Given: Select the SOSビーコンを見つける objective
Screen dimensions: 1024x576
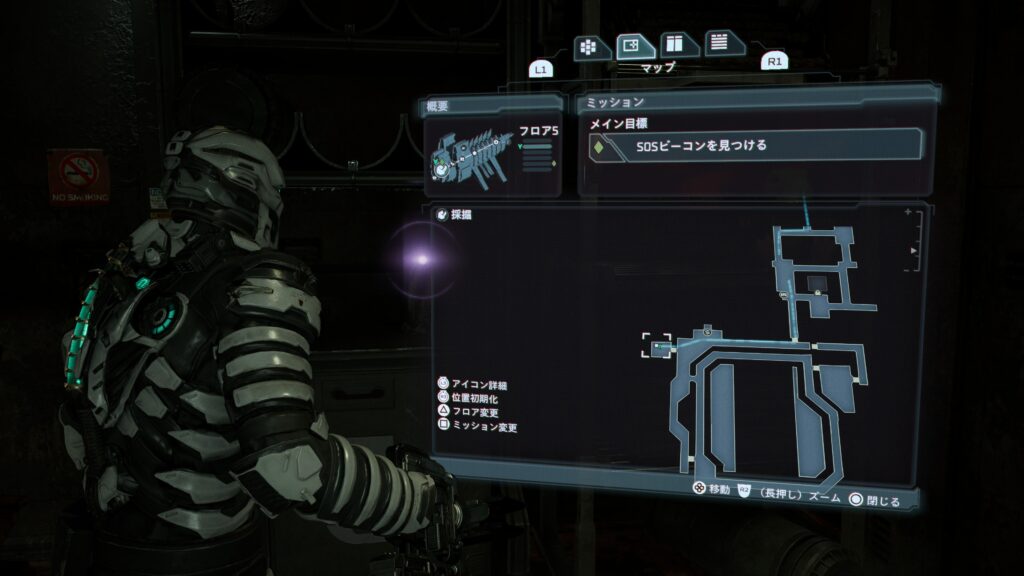Looking at the screenshot, I should tap(751, 146).
